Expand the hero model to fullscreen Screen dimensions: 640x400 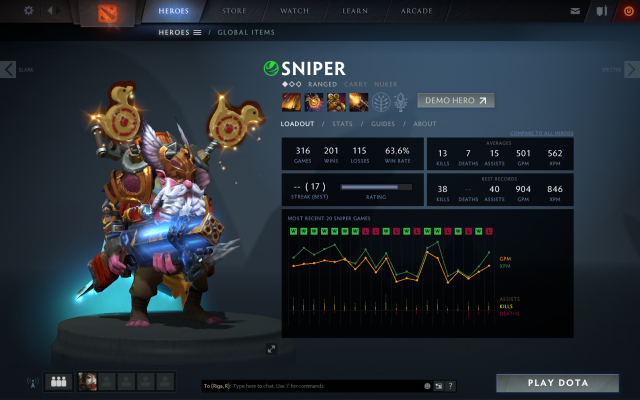pos(271,349)
